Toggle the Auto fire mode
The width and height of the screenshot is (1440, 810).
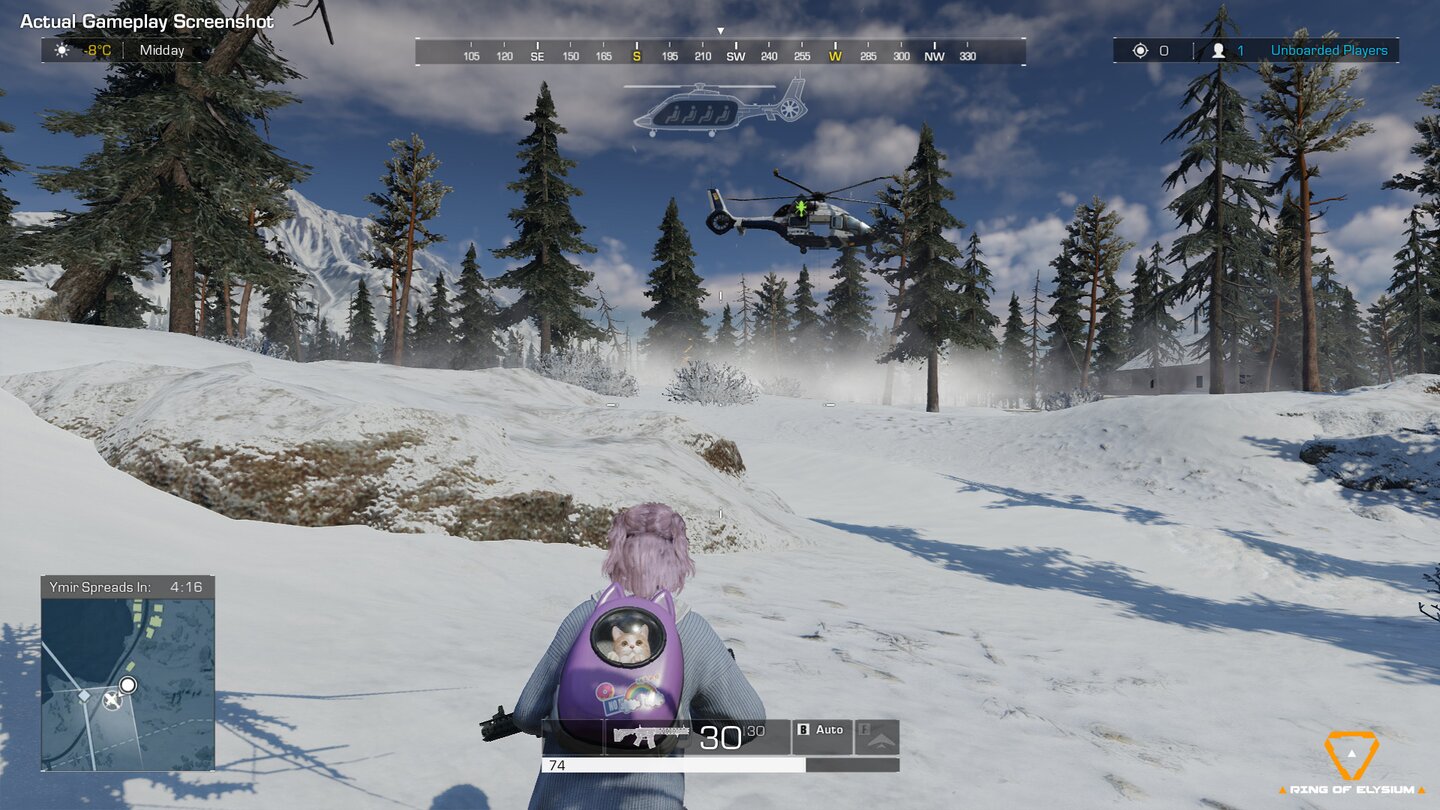click(830, 728)
